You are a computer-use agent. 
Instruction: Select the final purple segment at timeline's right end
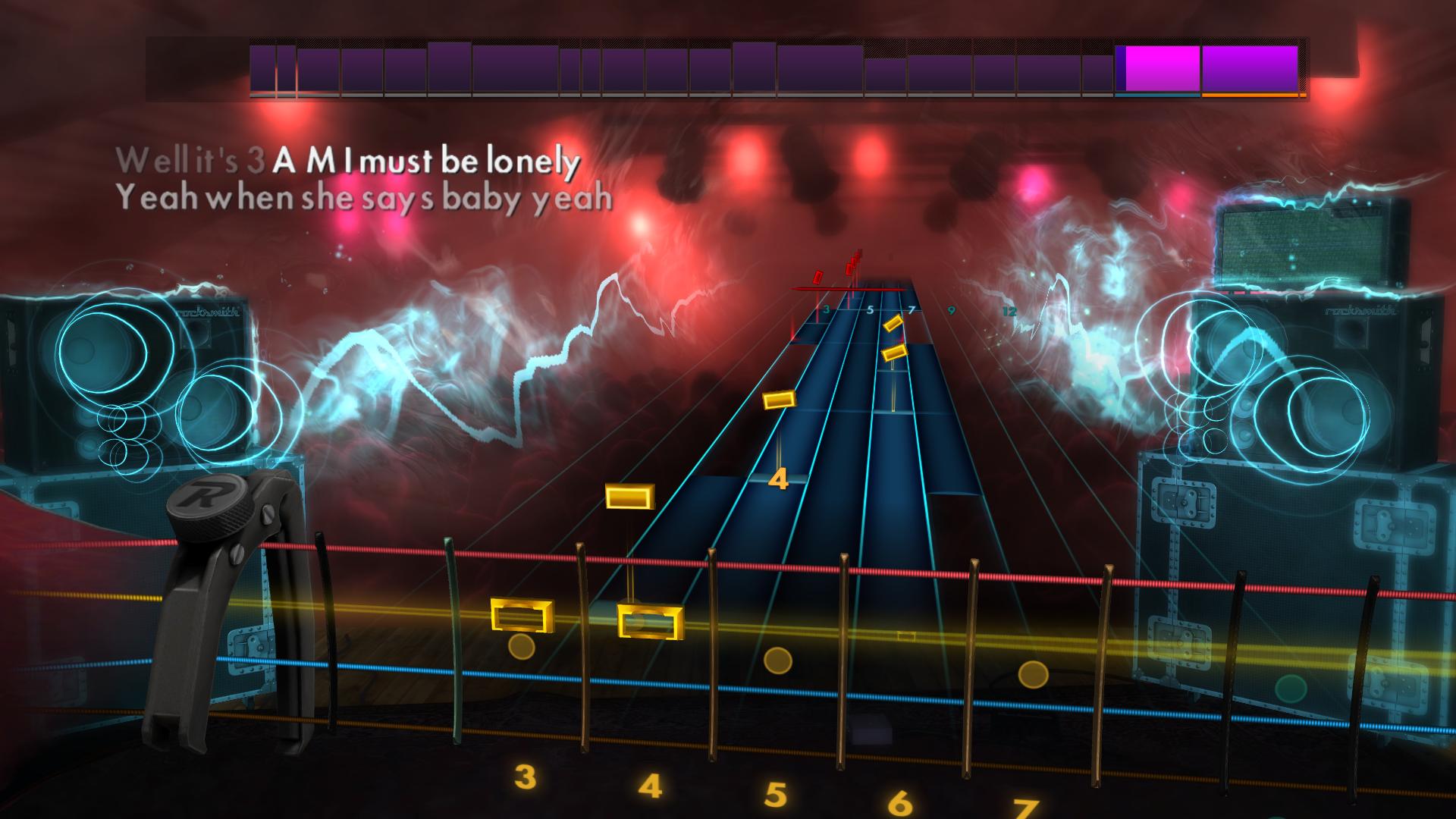1250,68
